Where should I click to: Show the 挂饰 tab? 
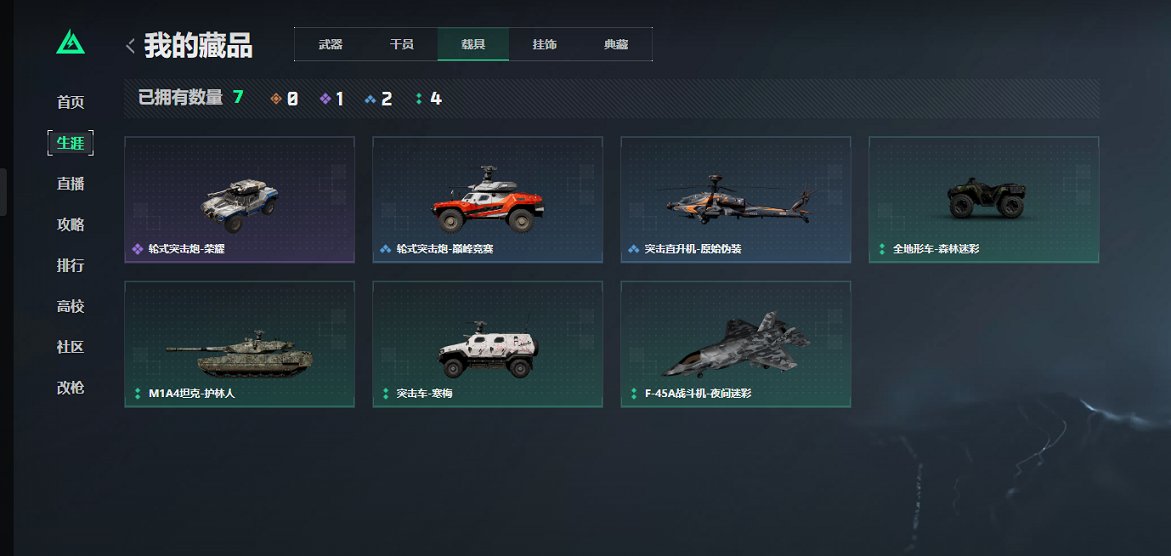pyautogui.click(x=545, y=45)
